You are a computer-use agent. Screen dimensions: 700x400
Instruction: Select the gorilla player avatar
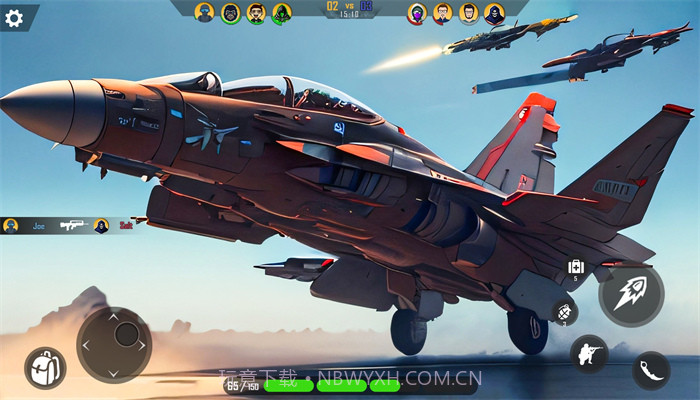click(x=231, y=13)
